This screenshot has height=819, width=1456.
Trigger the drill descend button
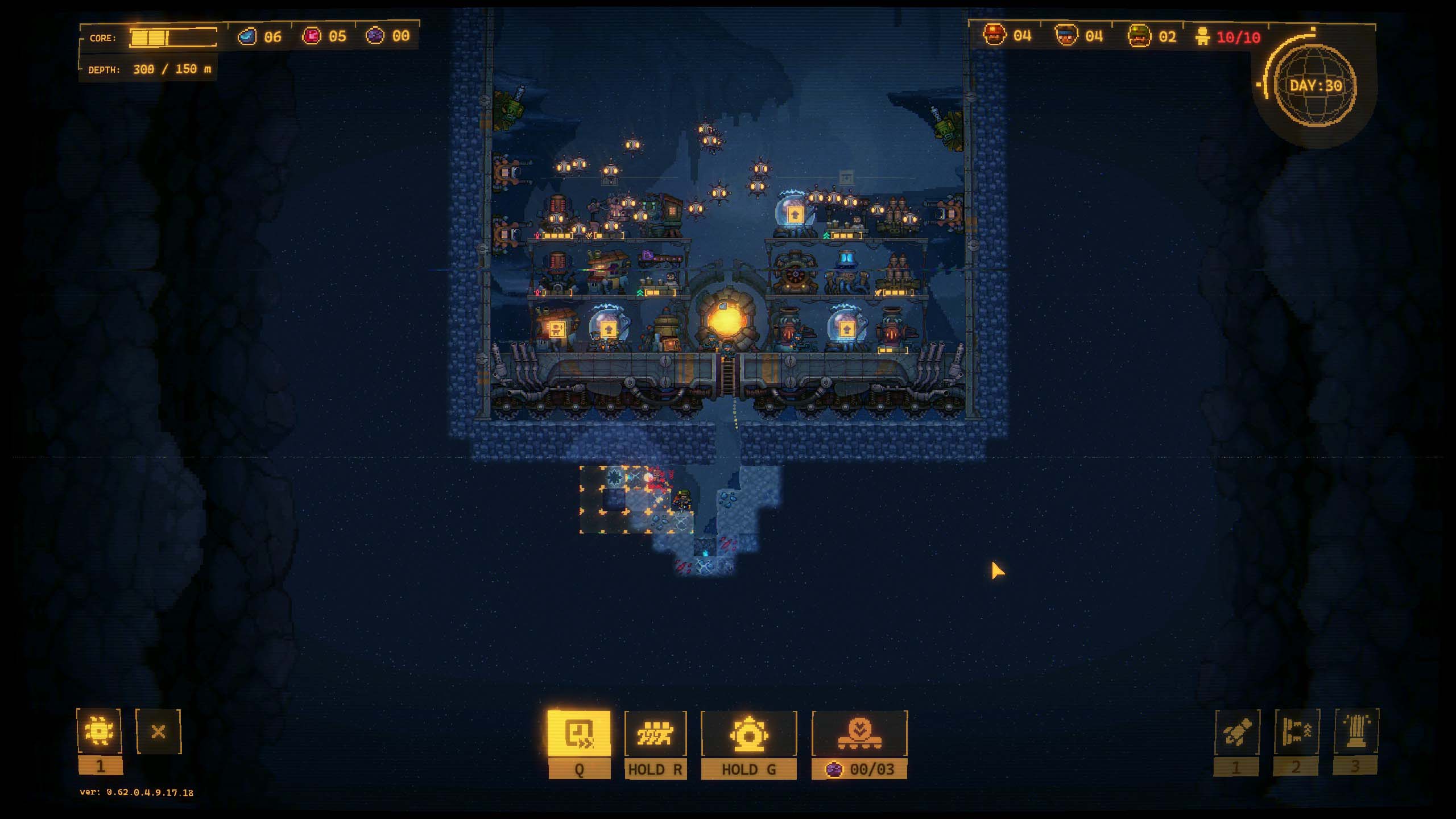(859, 734)
